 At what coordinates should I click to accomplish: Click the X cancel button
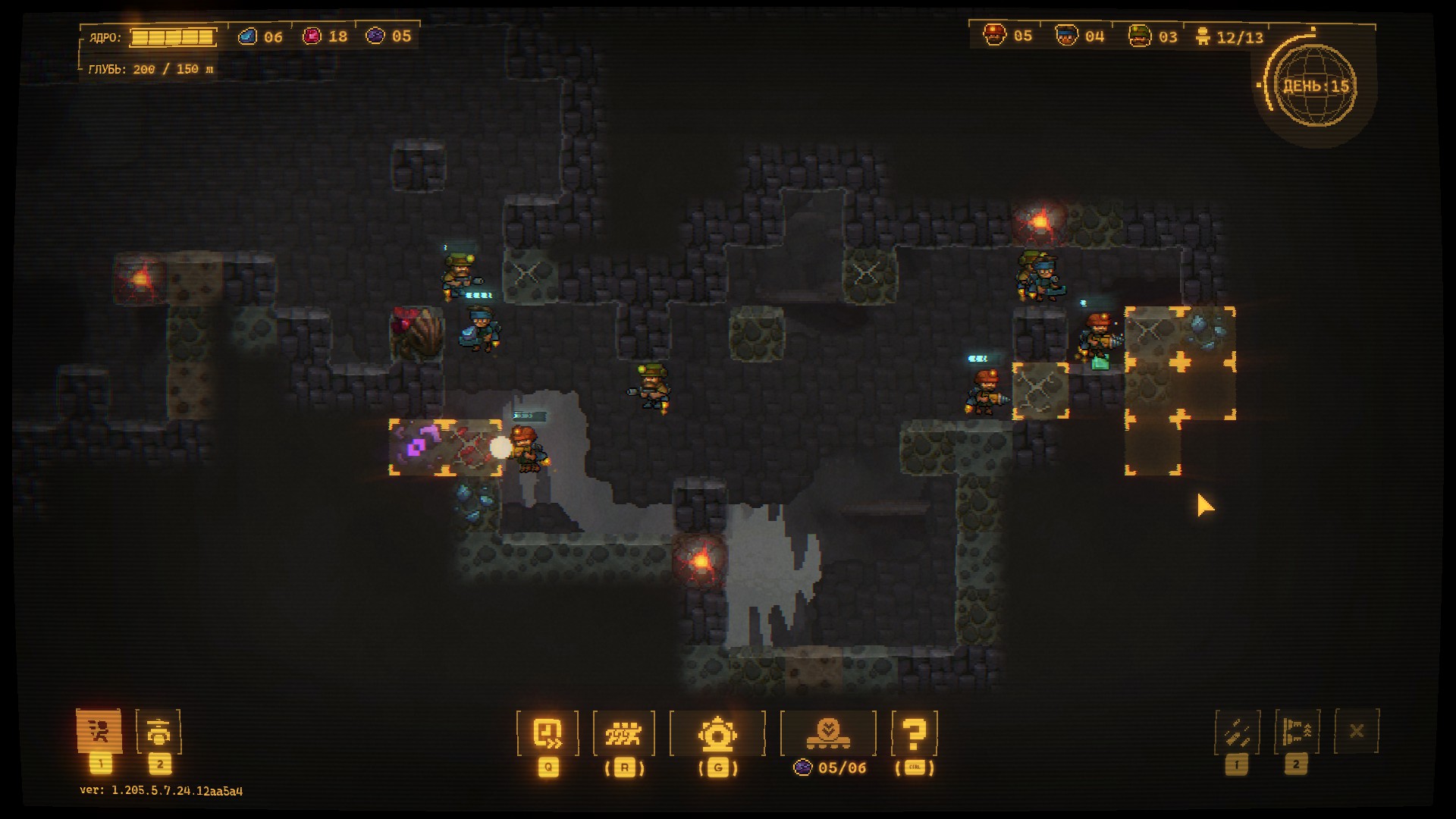(1357, 731)
